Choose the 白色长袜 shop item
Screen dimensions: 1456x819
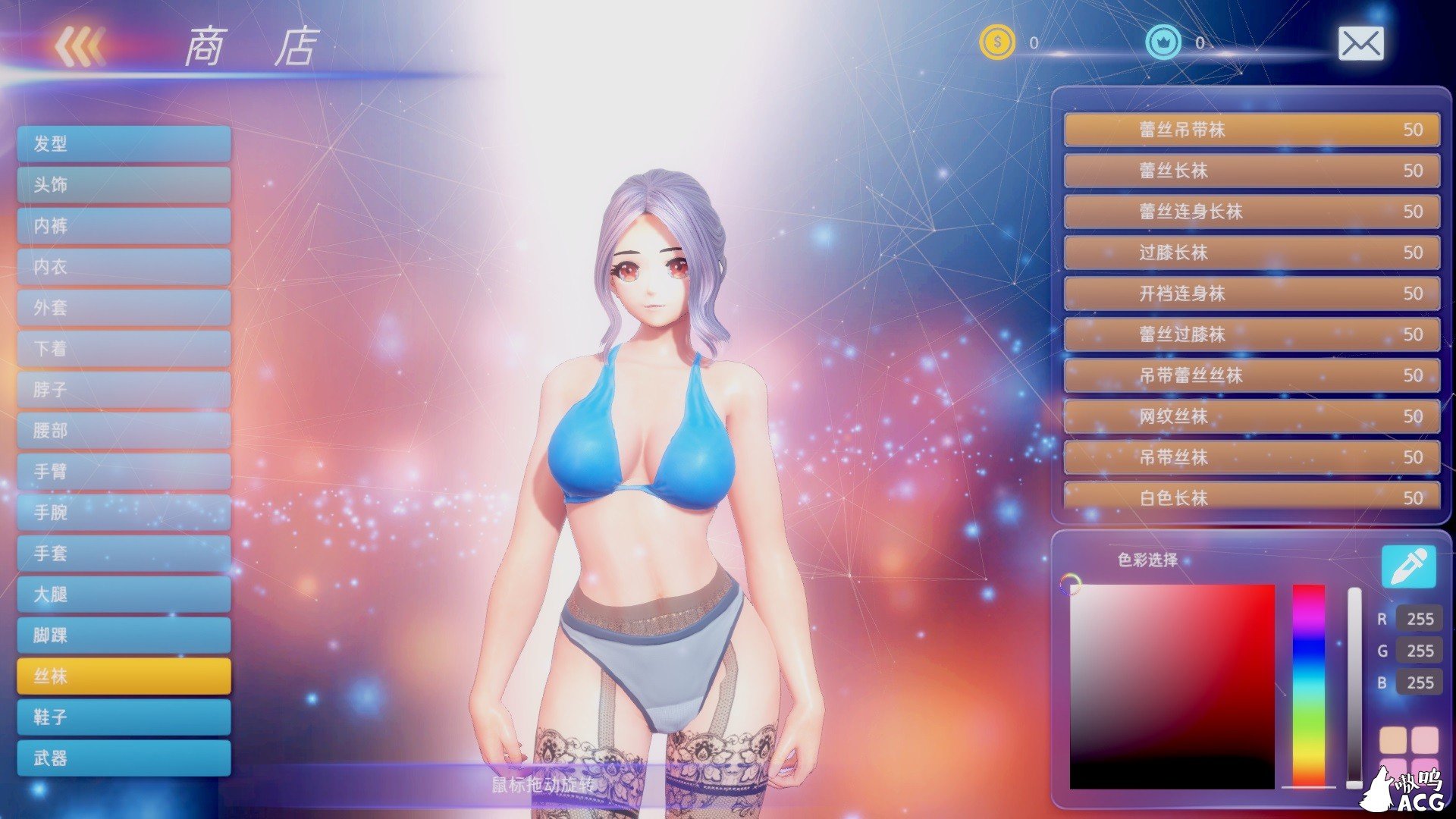tap(1251, 499)
